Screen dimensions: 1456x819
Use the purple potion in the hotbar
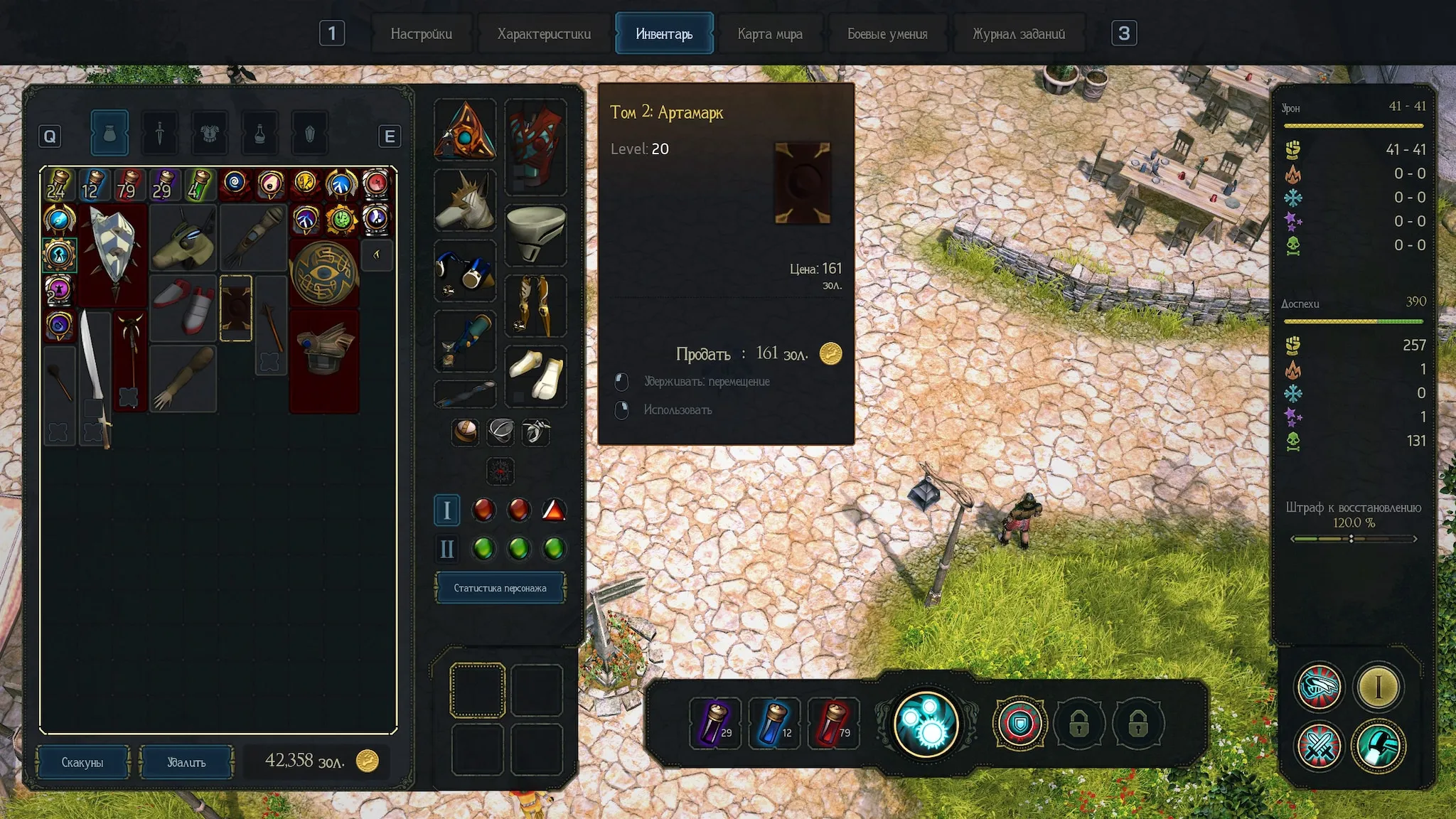[715, 724]
